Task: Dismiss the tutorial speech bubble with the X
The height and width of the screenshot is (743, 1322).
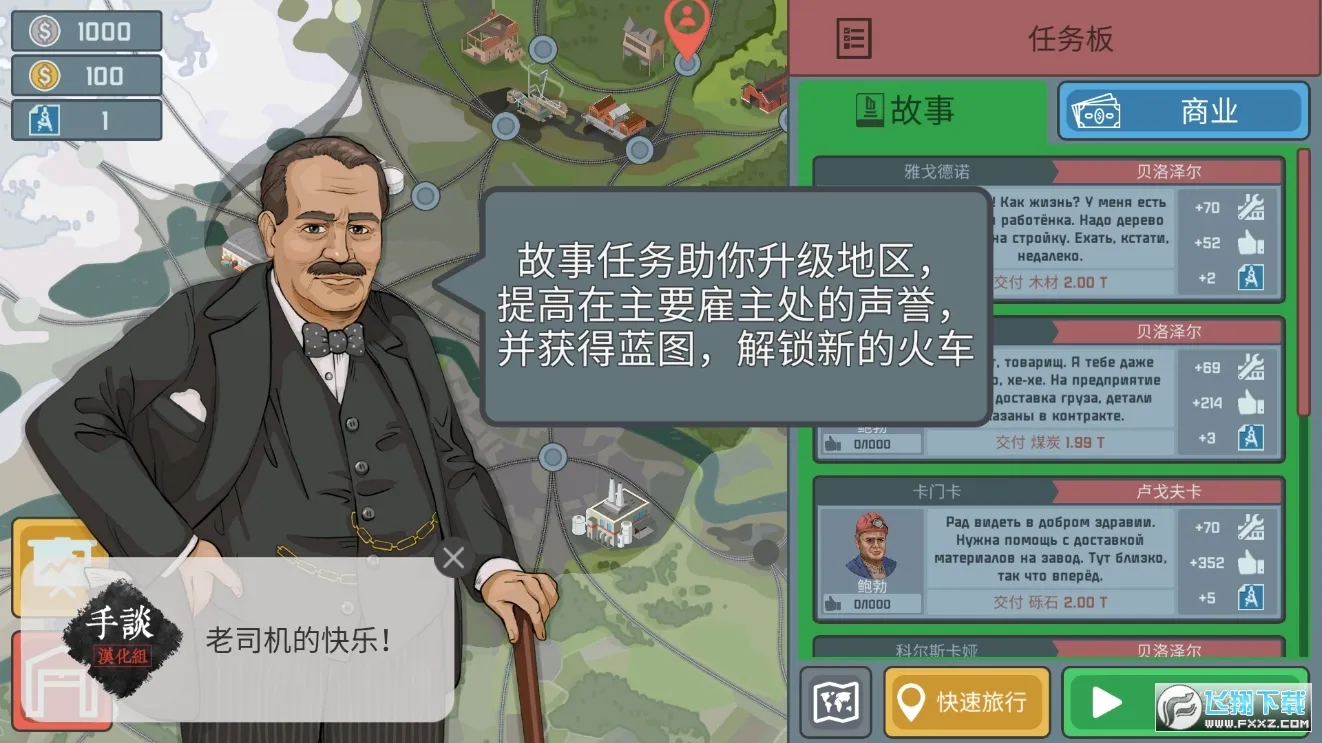Action: [x=452, y=558]
